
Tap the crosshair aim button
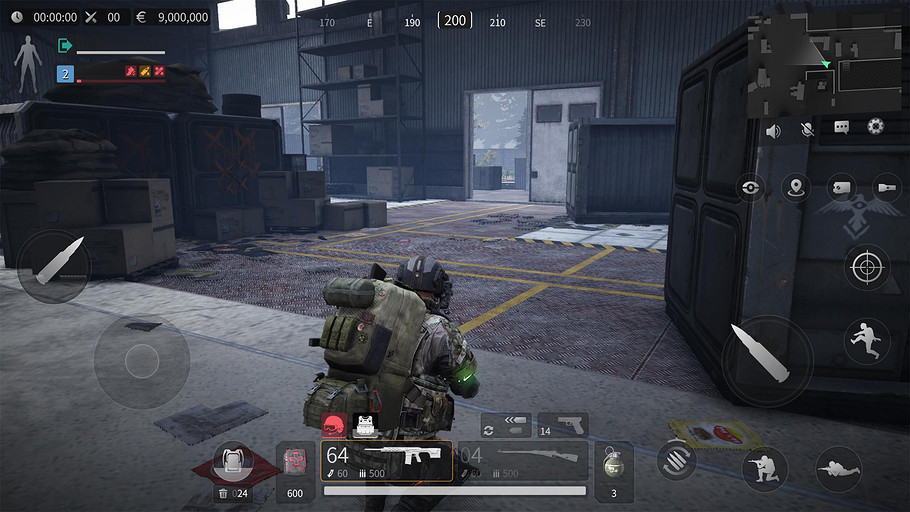pos(866,266)
